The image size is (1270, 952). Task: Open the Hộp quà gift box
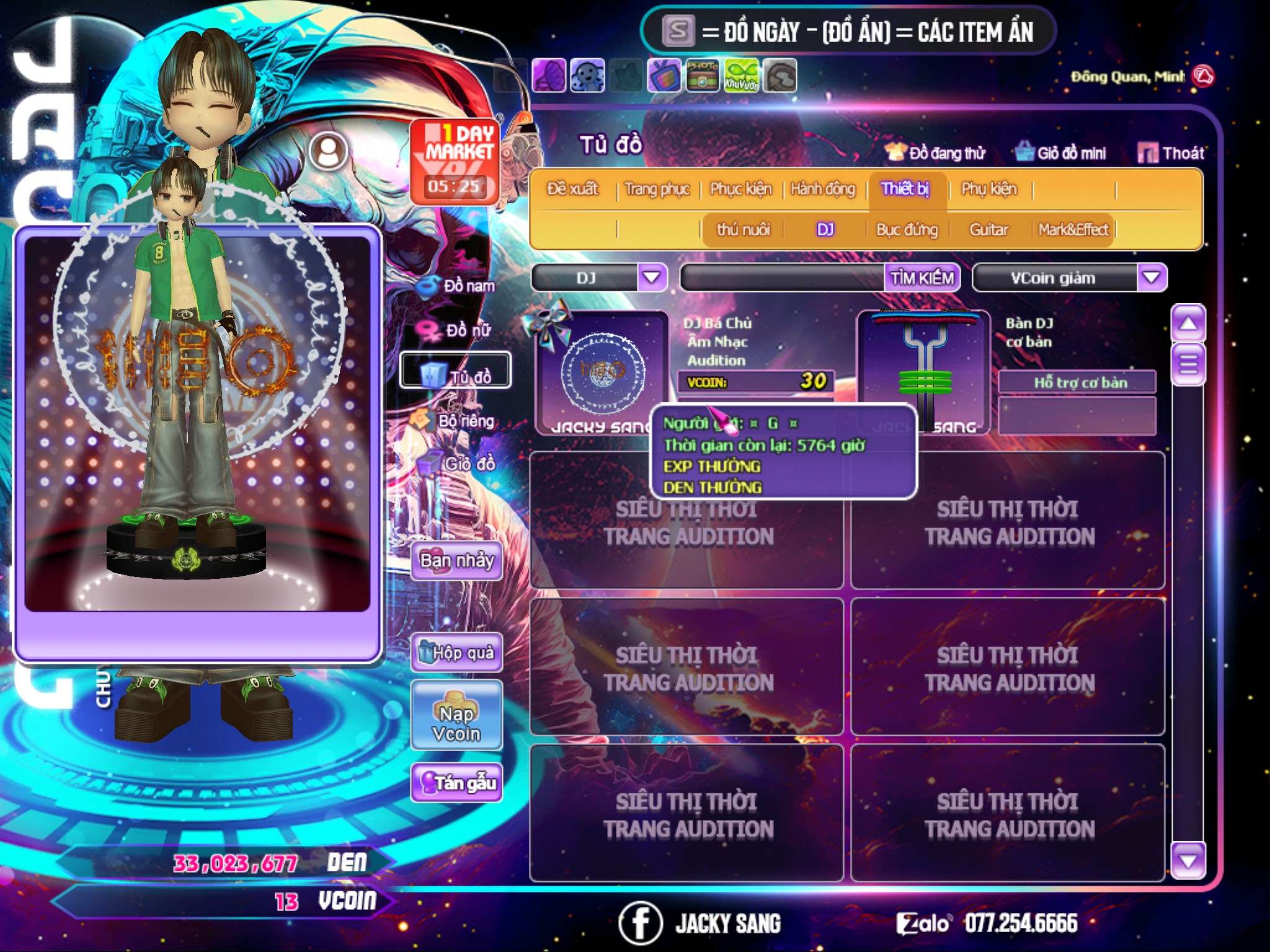click(456, 653)
